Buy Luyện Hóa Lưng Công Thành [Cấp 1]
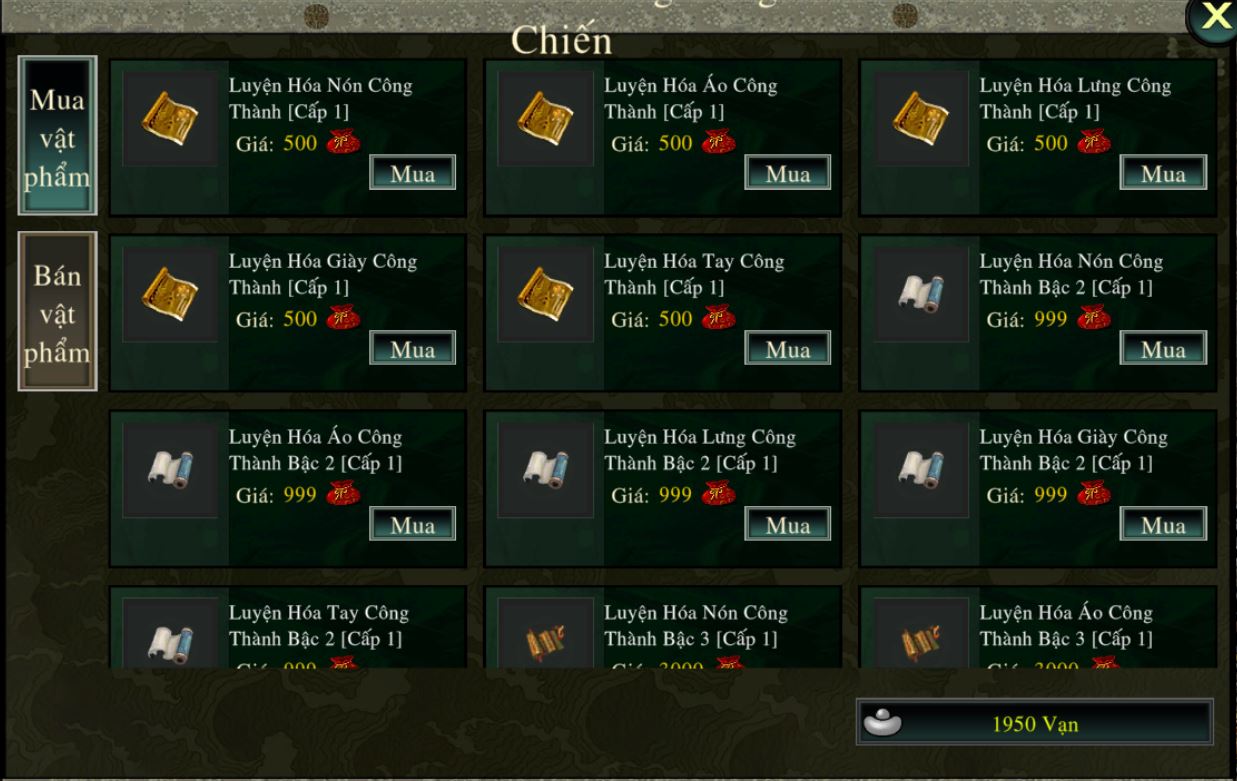Image resolution: width=1237 pixels, height=781 pixels. point(1163,173)
